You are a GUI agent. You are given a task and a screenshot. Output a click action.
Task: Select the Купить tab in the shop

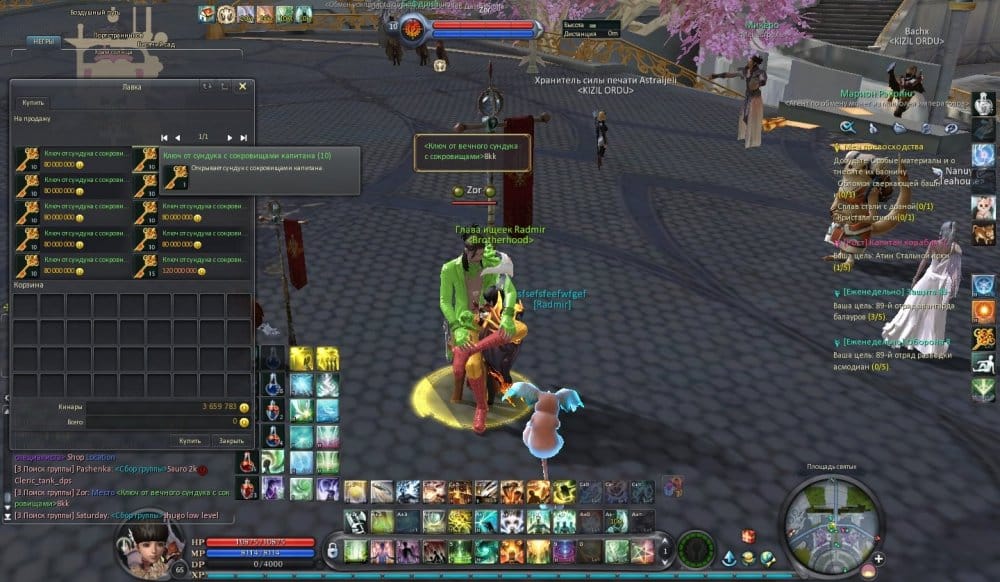click(33, 103)
